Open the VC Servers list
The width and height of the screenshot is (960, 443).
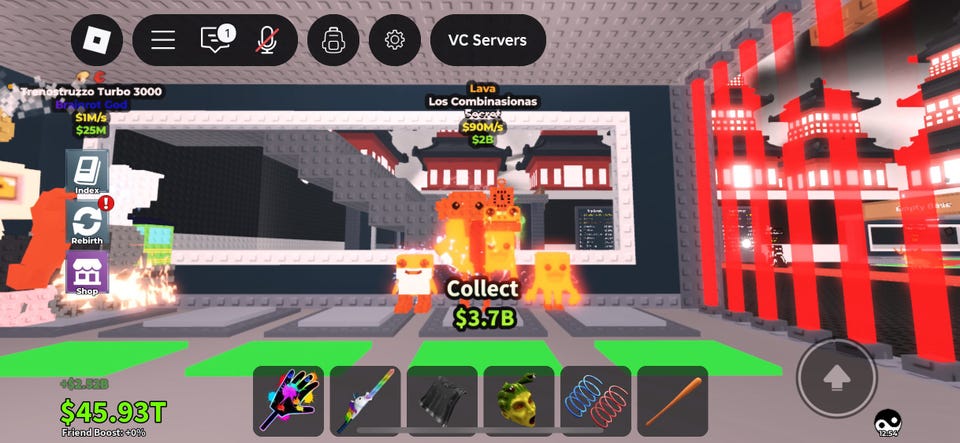pos(488,41)
